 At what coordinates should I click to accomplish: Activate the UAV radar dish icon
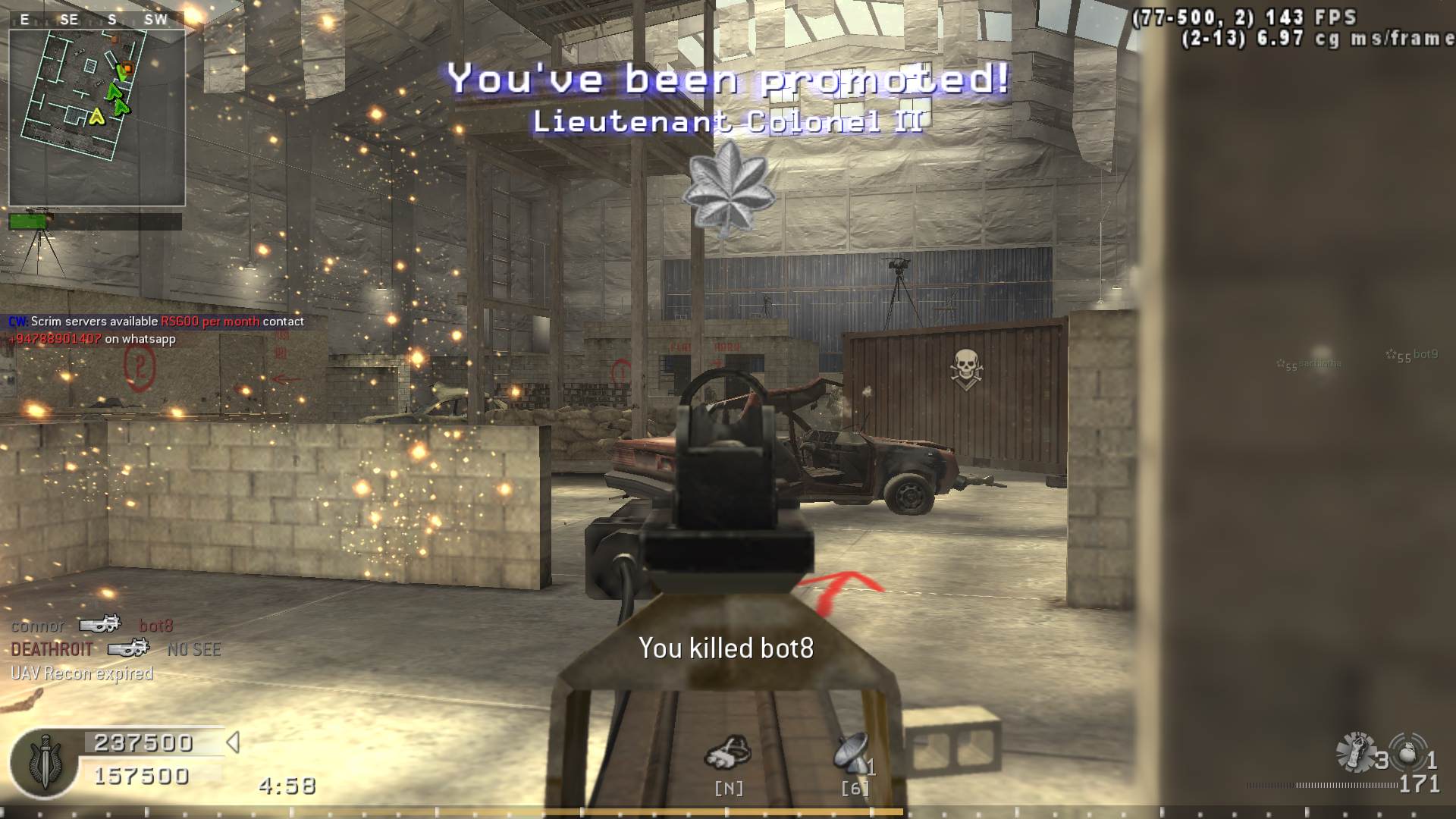pyautogui.click(x=852, y=753)
